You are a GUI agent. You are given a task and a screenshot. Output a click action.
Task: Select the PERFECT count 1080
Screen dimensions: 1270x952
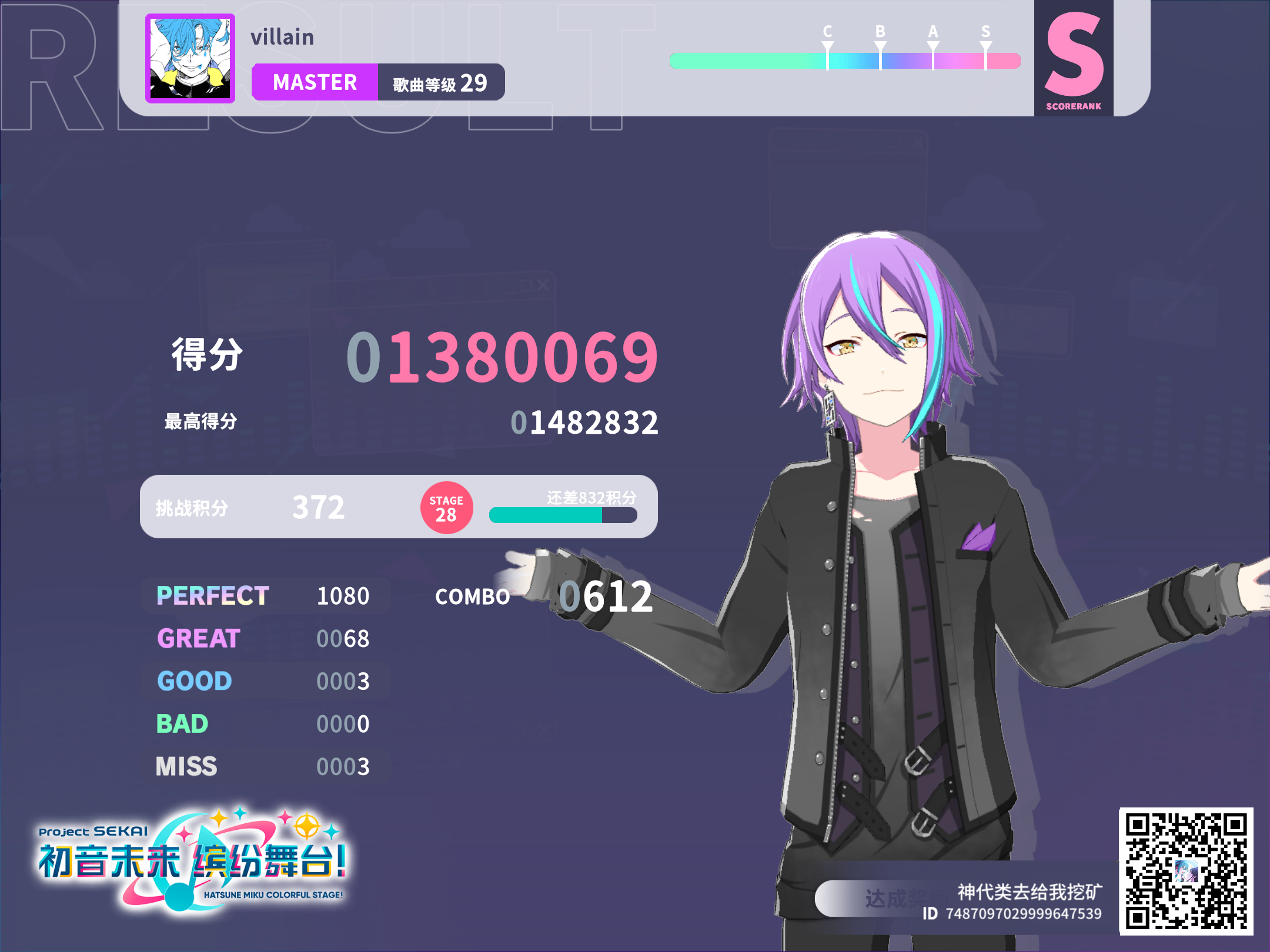(343, 595)
